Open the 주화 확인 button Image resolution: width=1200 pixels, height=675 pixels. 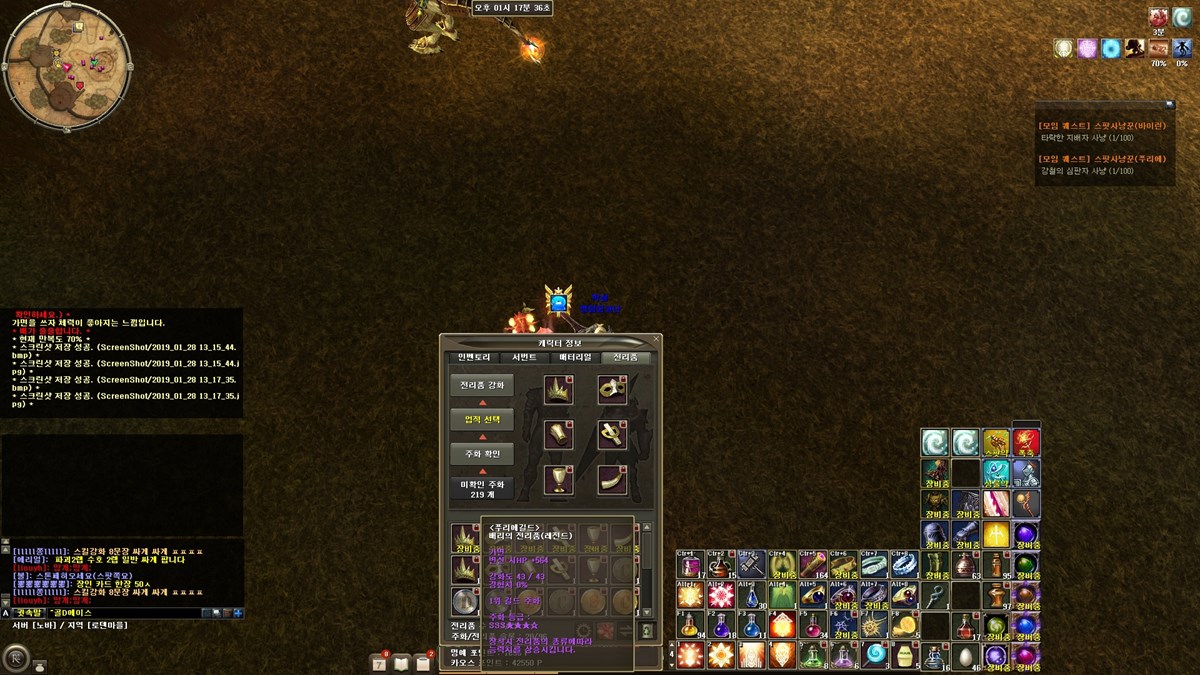(482, 454)
